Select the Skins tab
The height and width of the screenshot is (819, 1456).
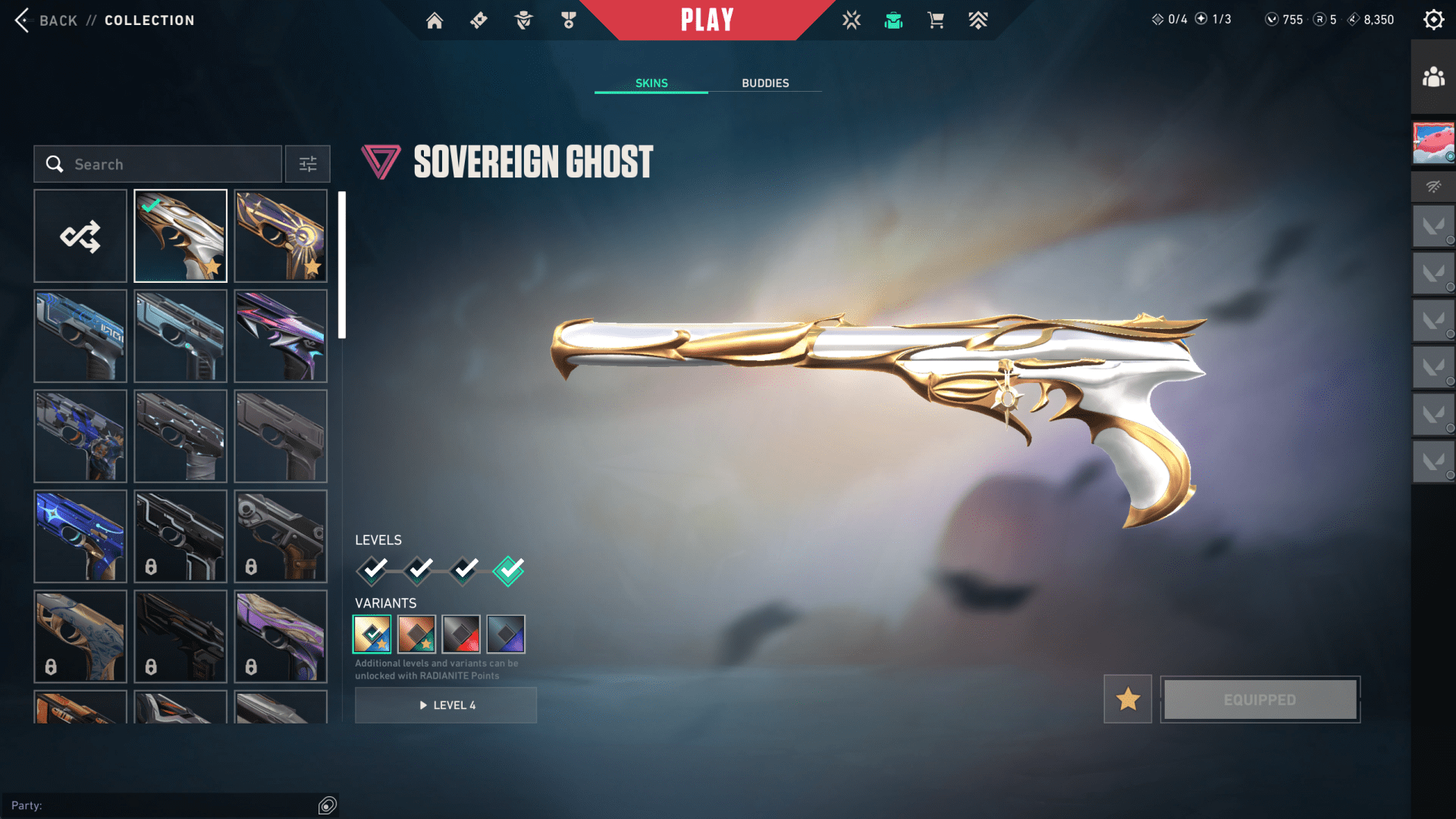(651, 83)
